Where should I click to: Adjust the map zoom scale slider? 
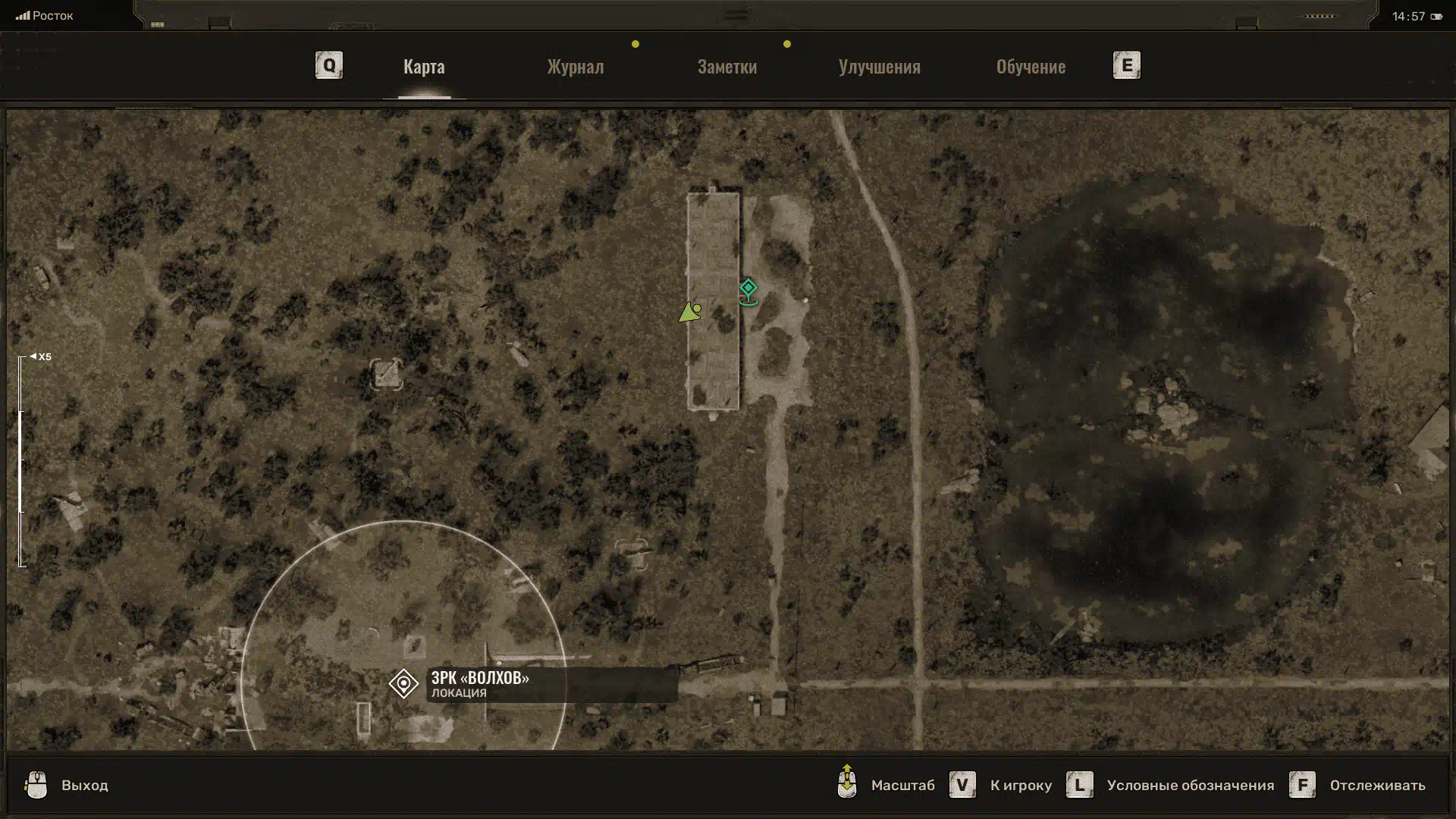pos(21,460)
